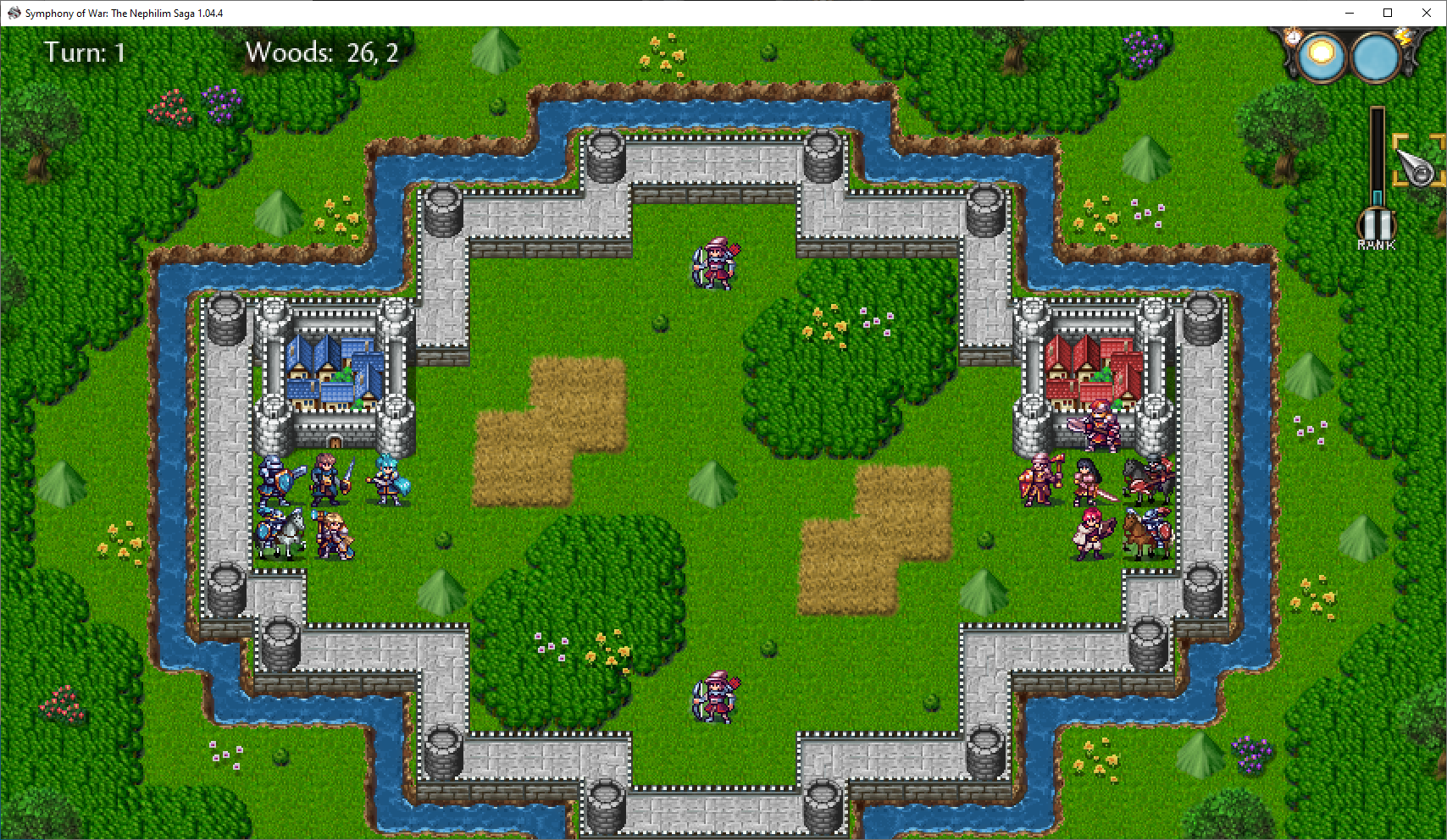
Task: Select the empty right goggle lens
Action: [1372, 57]
